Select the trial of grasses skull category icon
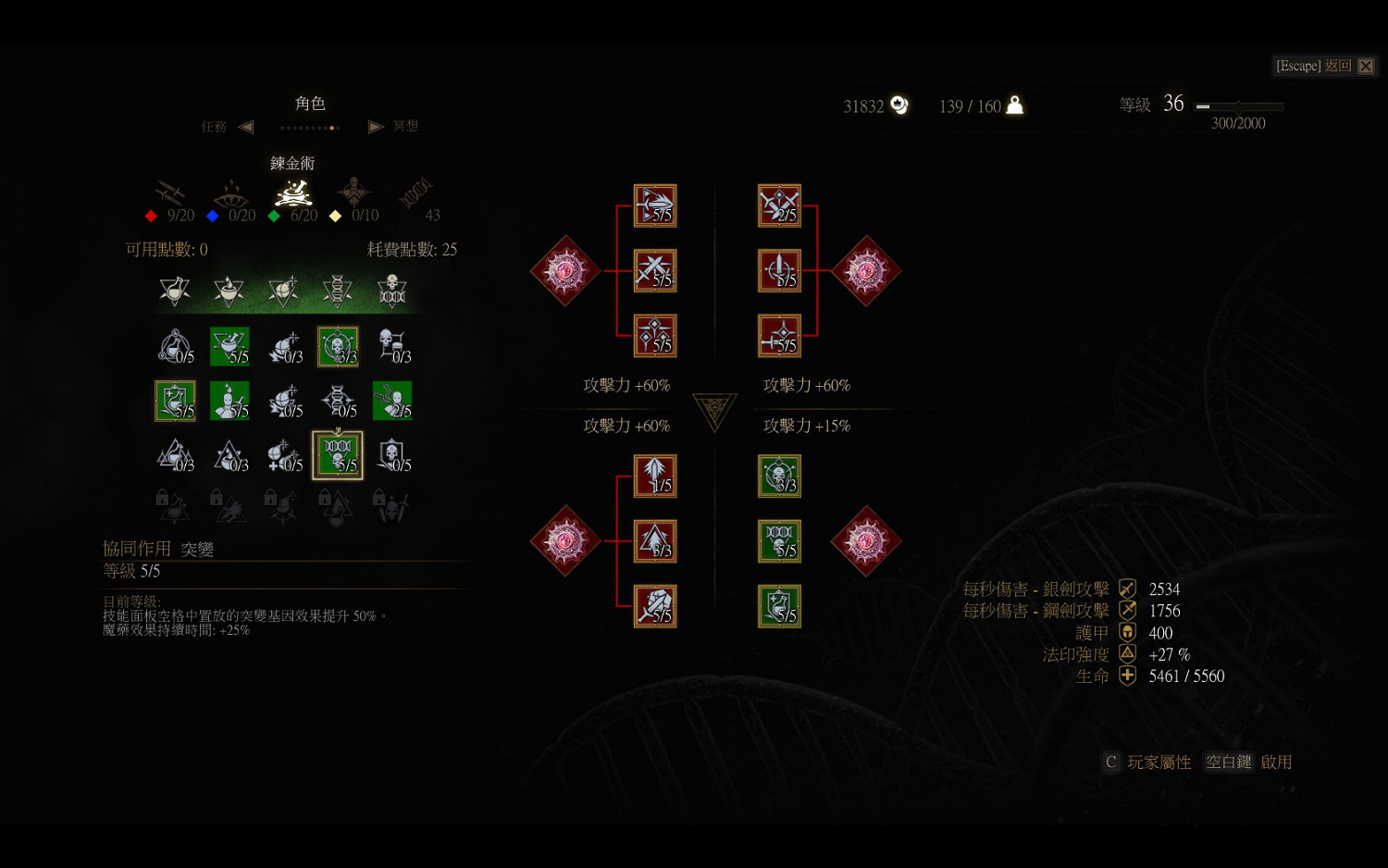Viewport: 1388px width, 868px height. point(392,291)
